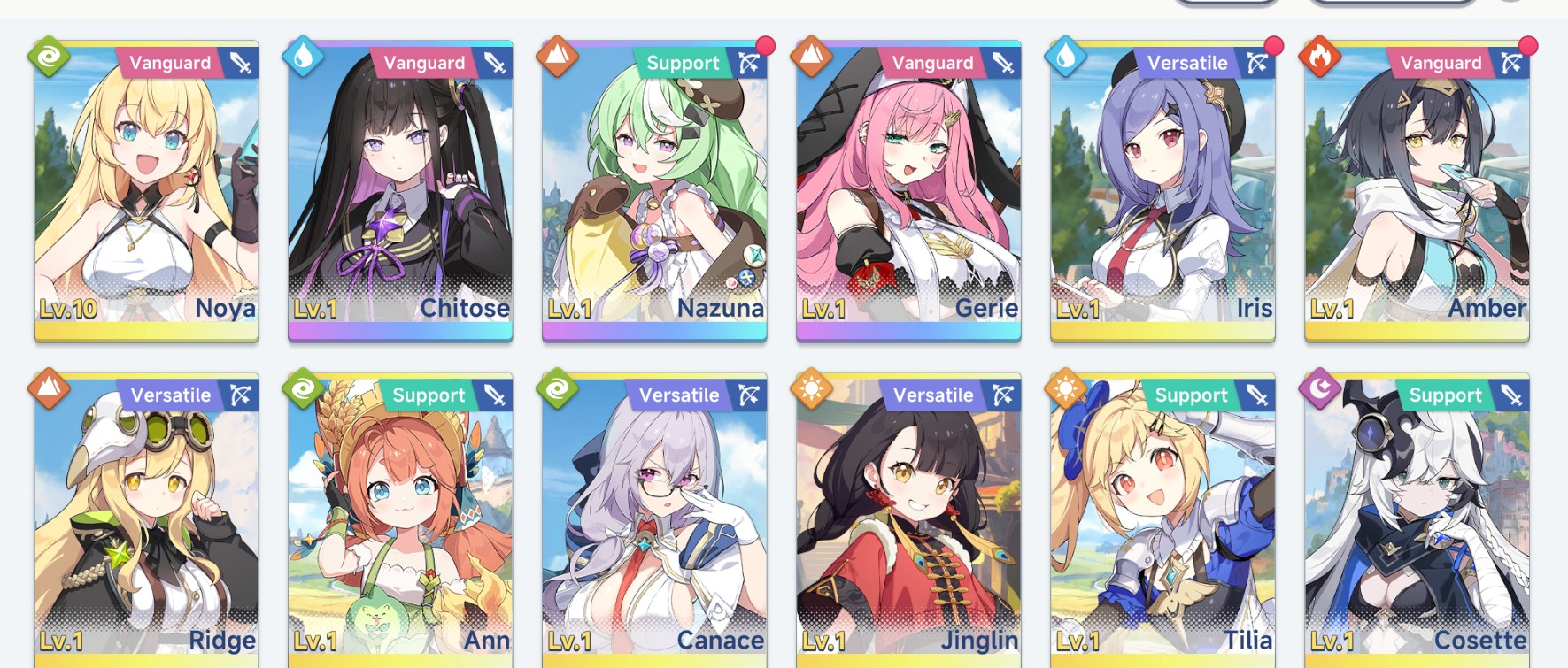Select the Noya character card

click(x=146, y=190)
